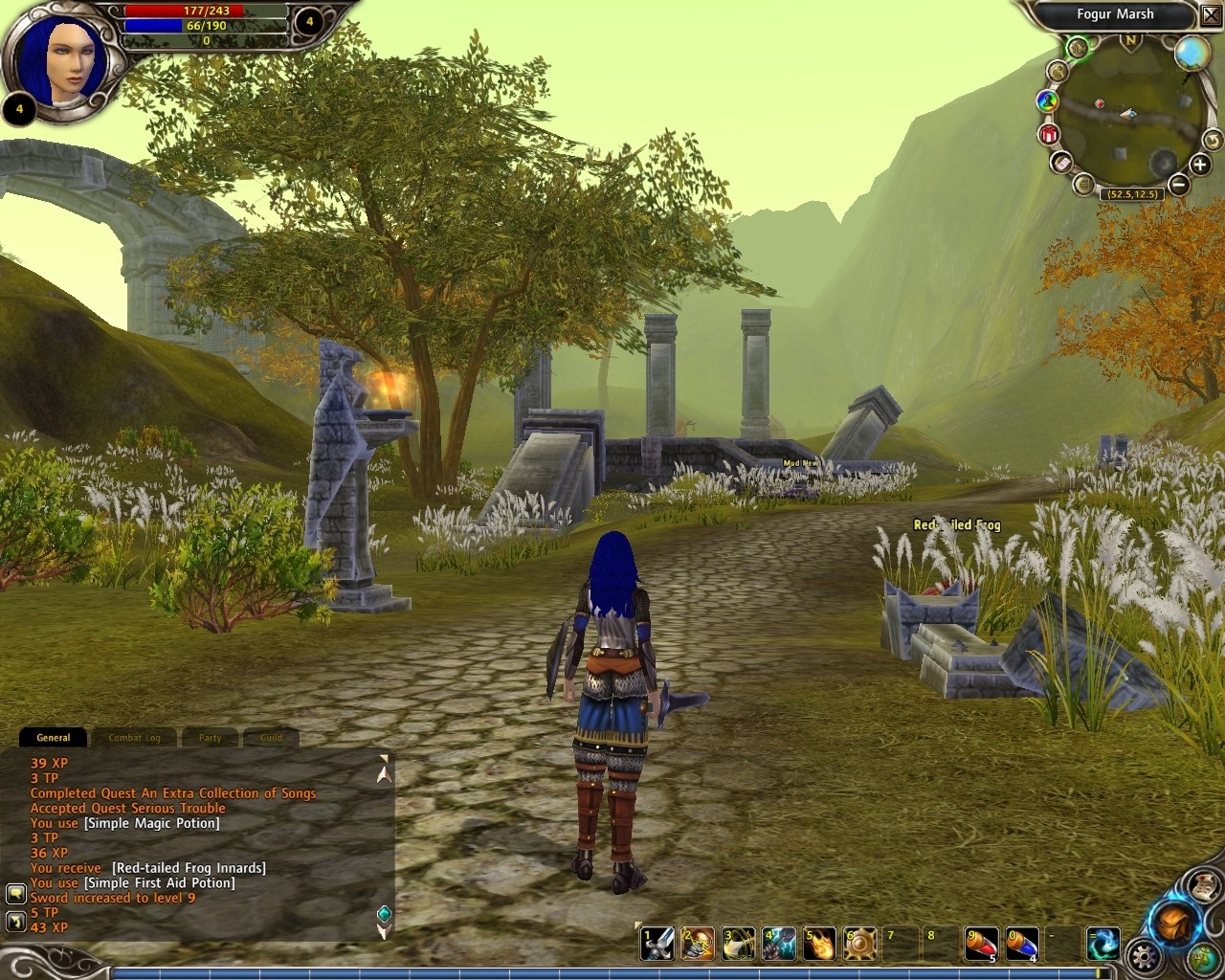This screenshot has width=1225, height=980.
Task: Use the red potion in slot 9
Action: 981,944
